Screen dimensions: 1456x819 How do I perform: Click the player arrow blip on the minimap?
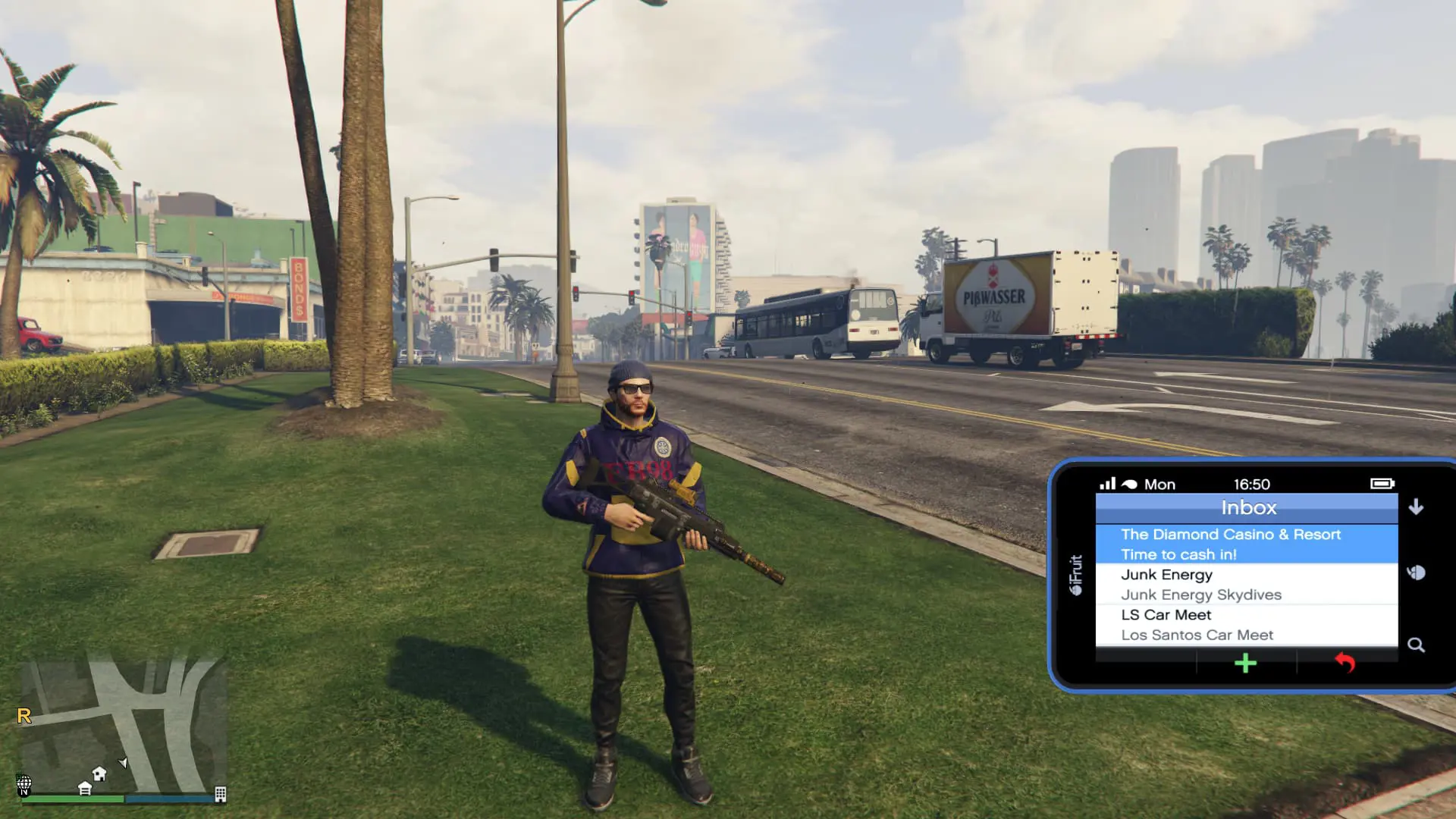[x=123, y=763]
